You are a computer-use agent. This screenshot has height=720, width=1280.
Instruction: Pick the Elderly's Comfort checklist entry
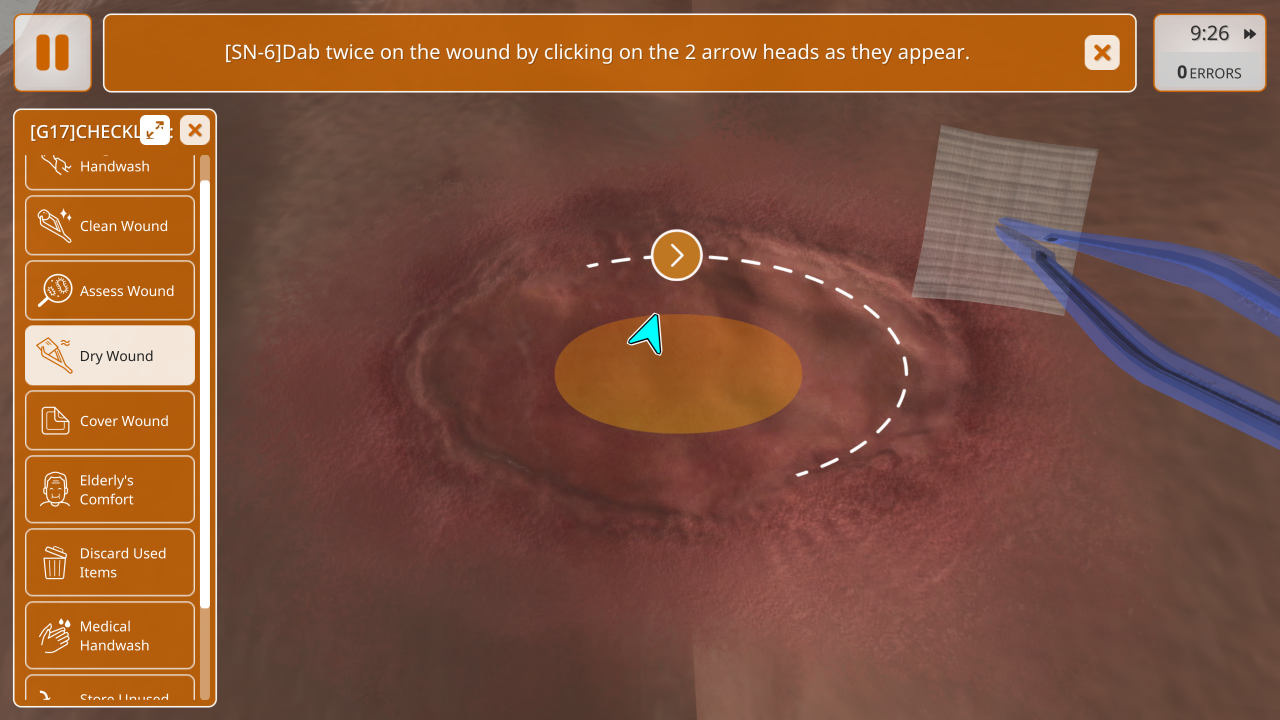click(110, 490)
